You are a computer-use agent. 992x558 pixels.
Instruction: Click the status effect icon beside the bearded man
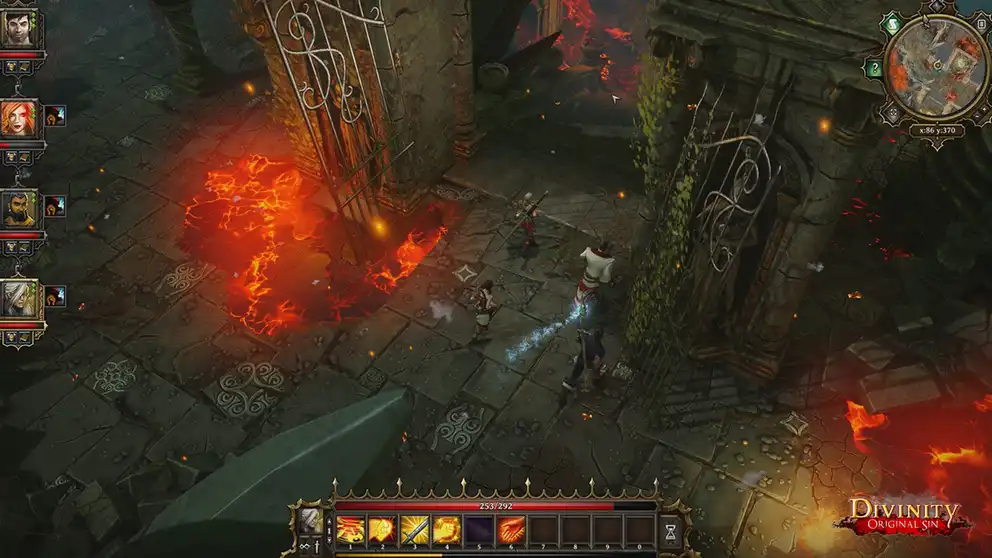tap(54, 206)
